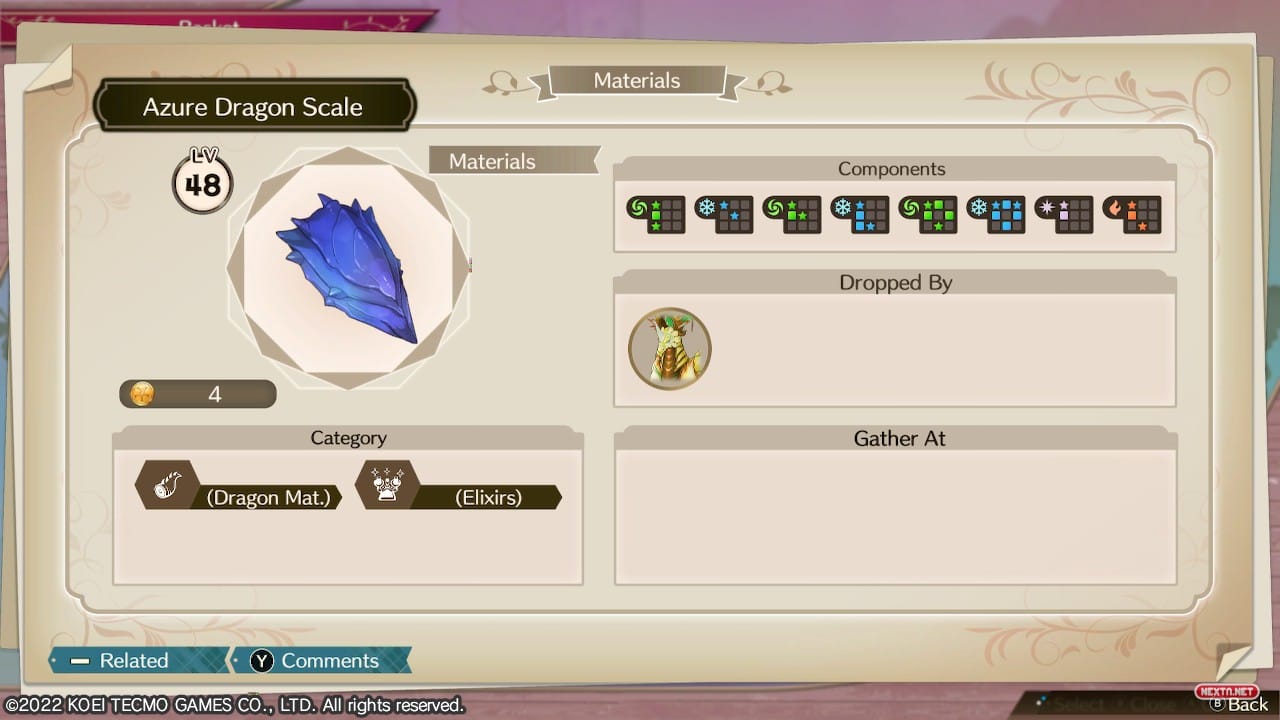The image size is (1280, 720).
Task: Open the Related items button
Action: (x=133, y=660)
